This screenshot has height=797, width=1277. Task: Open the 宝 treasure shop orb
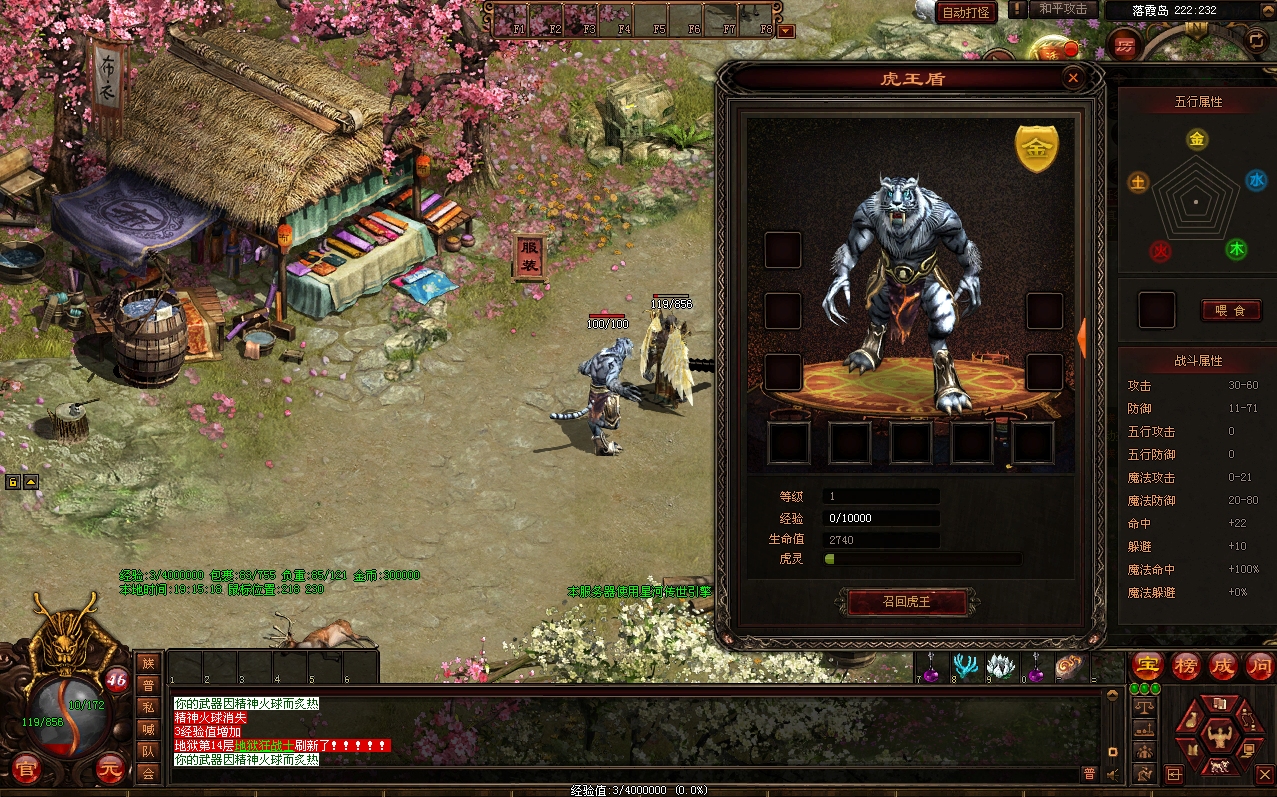pyautogui.click(x=1146, y=666)
